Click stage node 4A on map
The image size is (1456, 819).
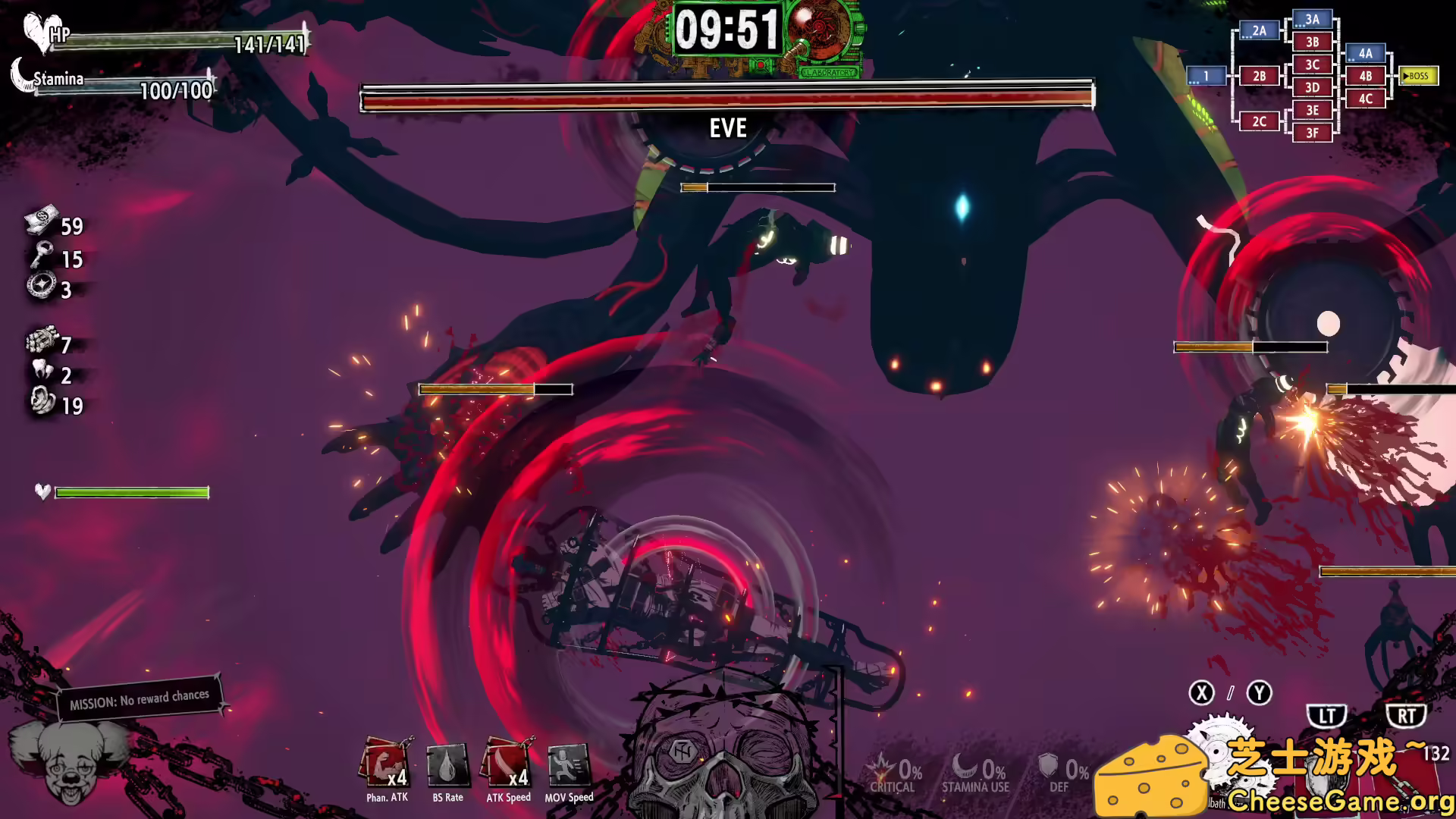click(1366, 53)
